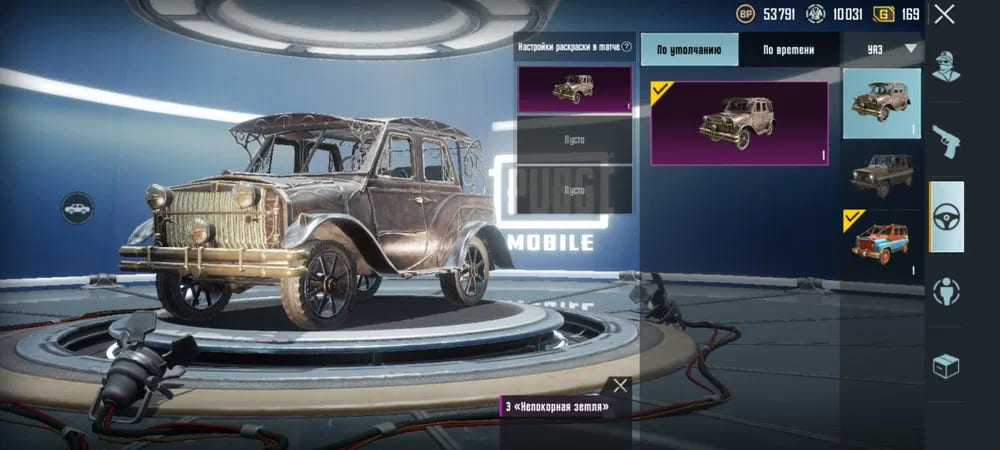Close the vehicle inventory screen

coord(943,14)
